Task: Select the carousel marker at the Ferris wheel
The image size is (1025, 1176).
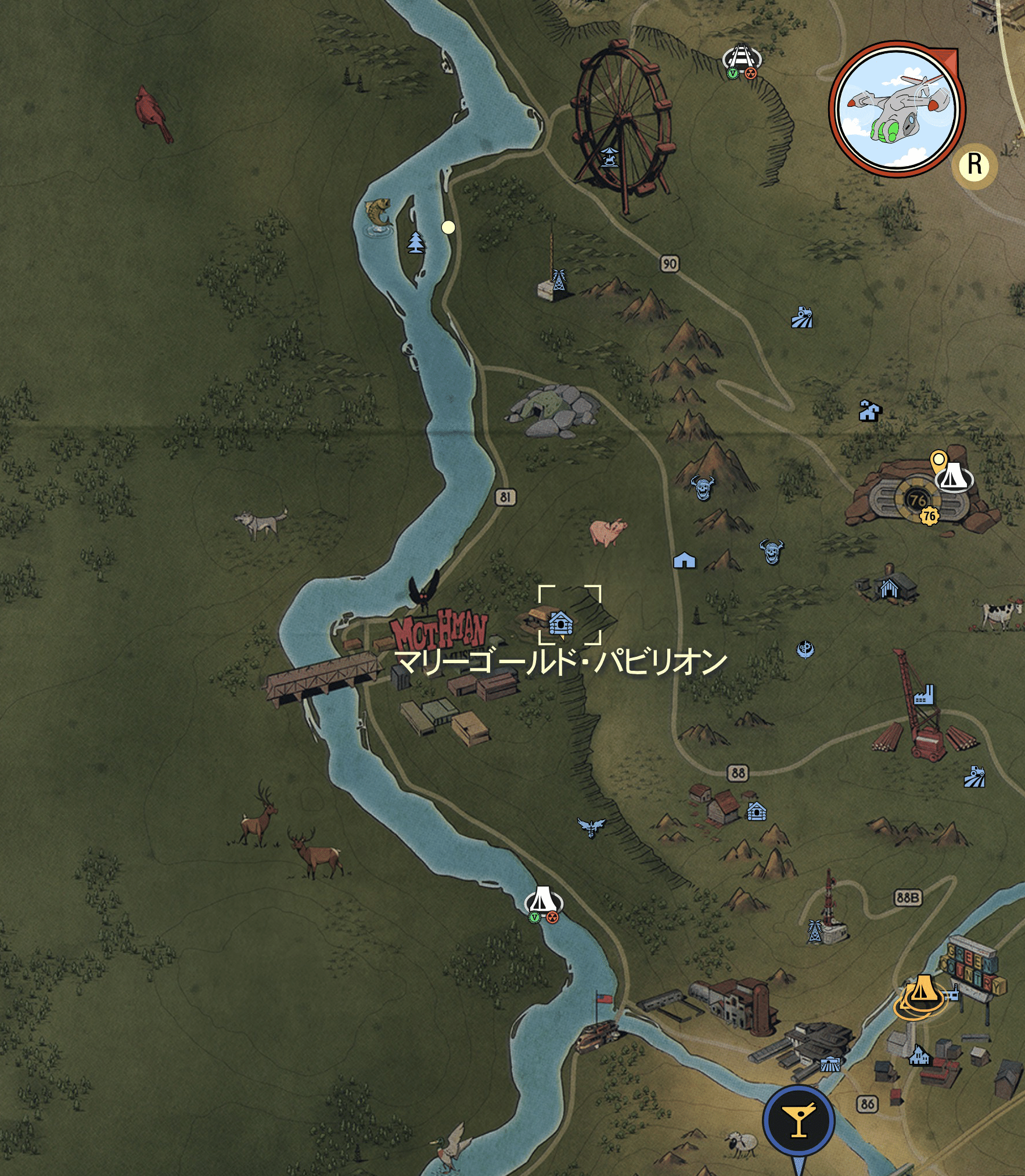Action: point(609,157)
